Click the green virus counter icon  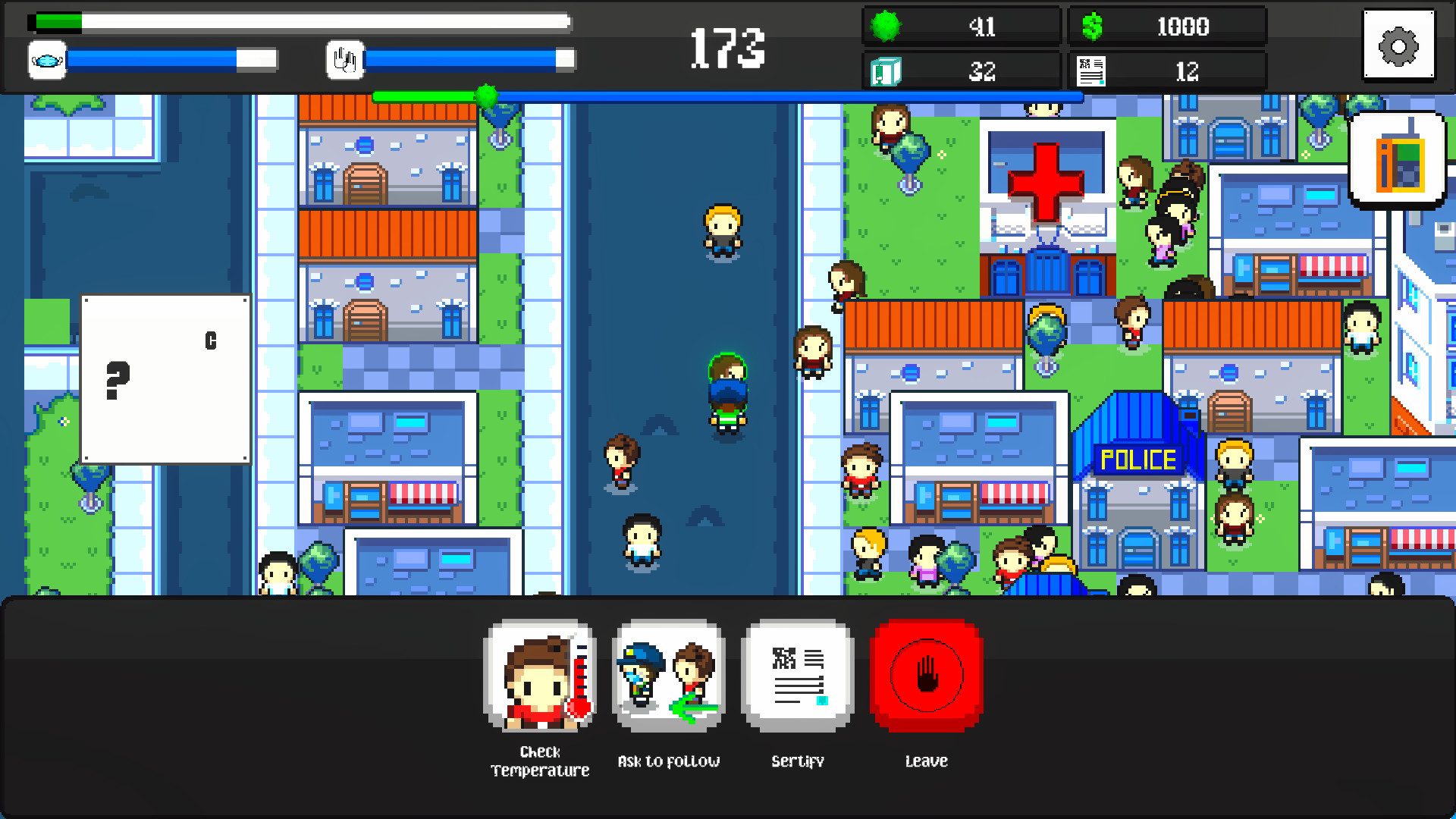(886, 26)
